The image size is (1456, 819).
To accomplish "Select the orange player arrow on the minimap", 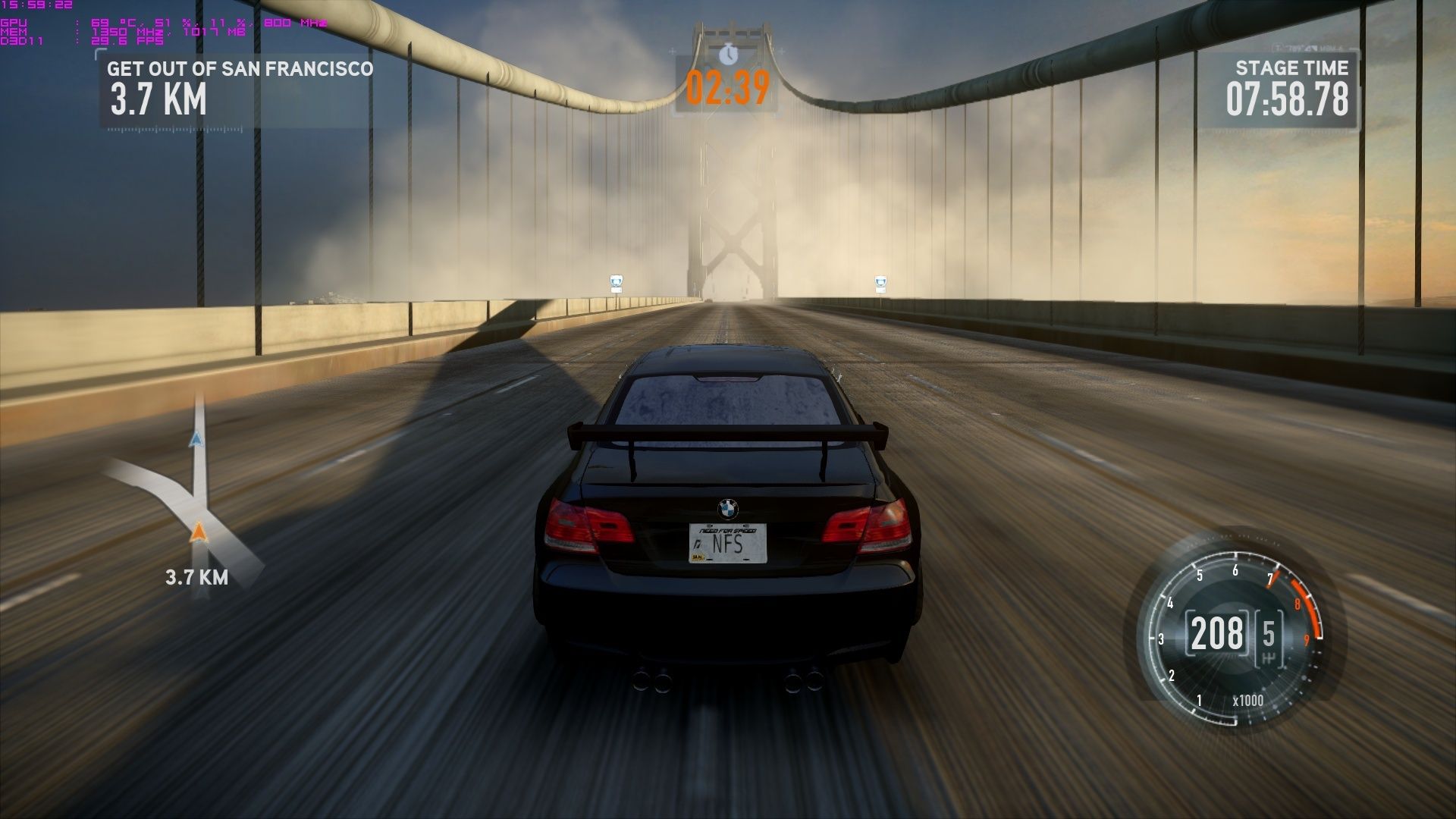I will click(x=198, y=532).
